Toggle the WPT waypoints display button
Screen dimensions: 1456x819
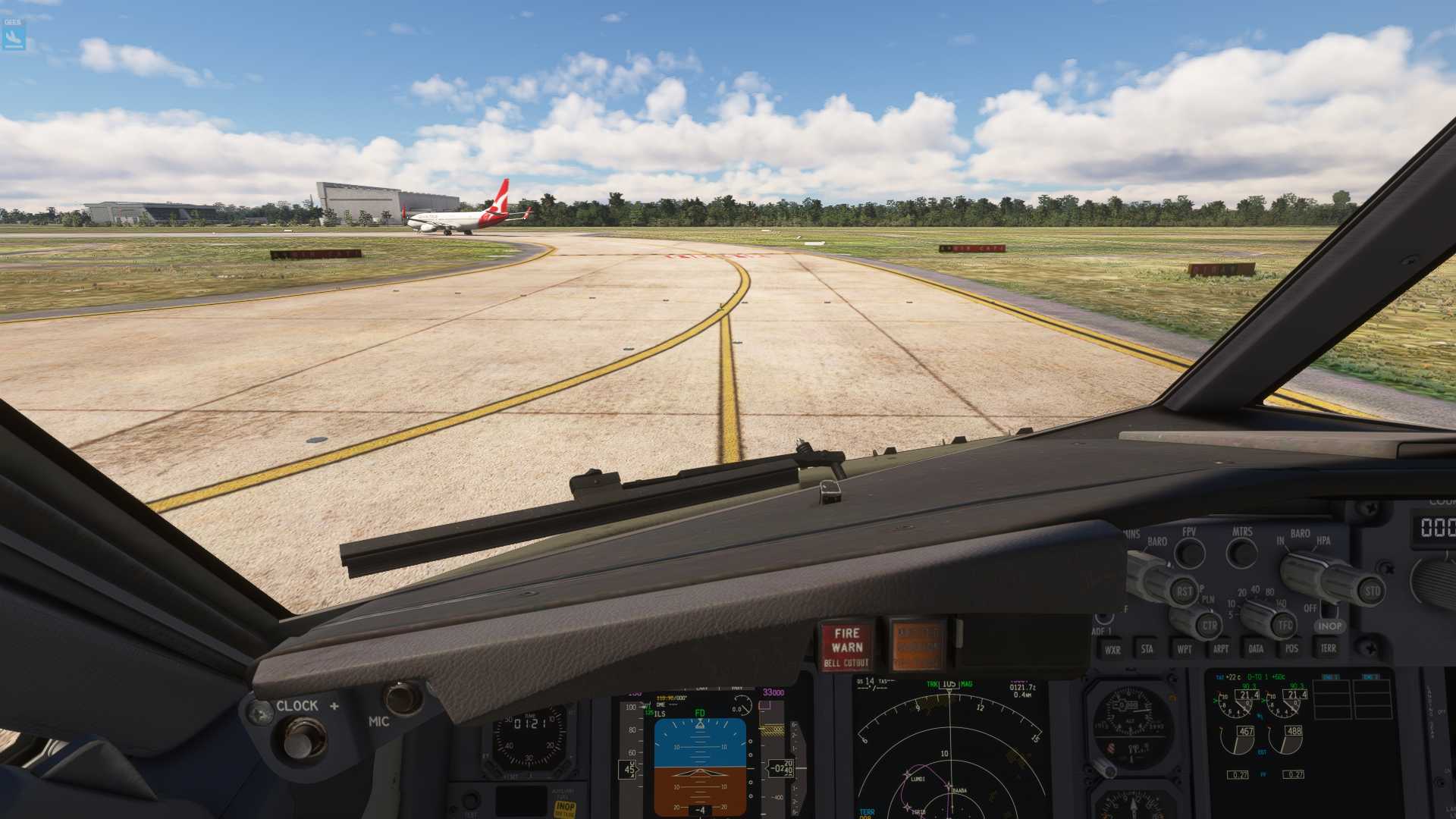[1184, 649]
